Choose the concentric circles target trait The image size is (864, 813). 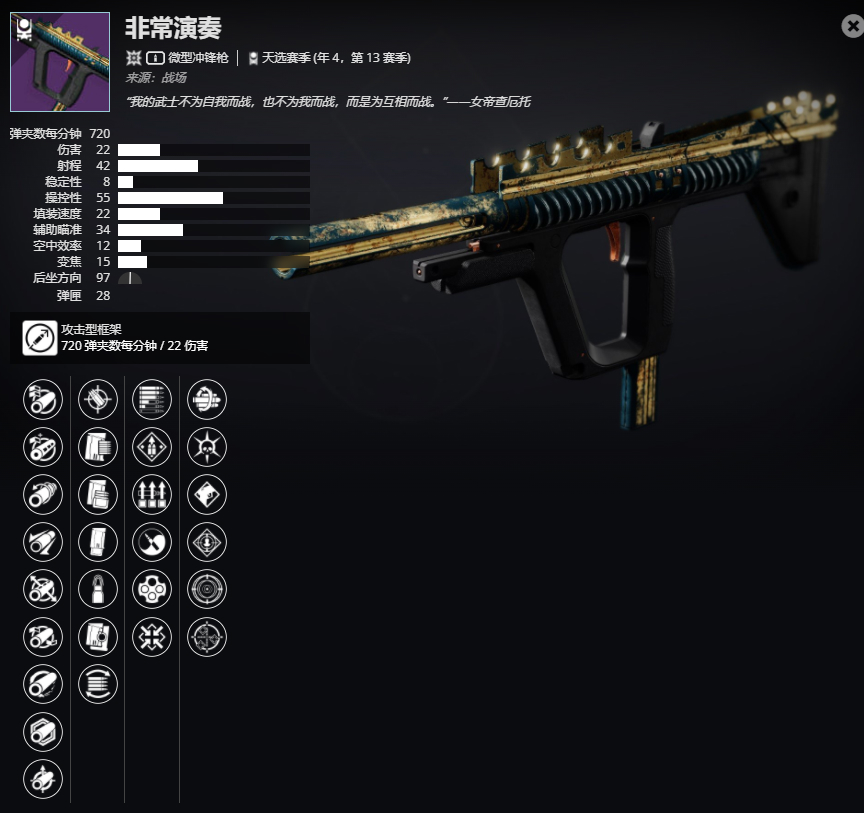tap(207, 589)
